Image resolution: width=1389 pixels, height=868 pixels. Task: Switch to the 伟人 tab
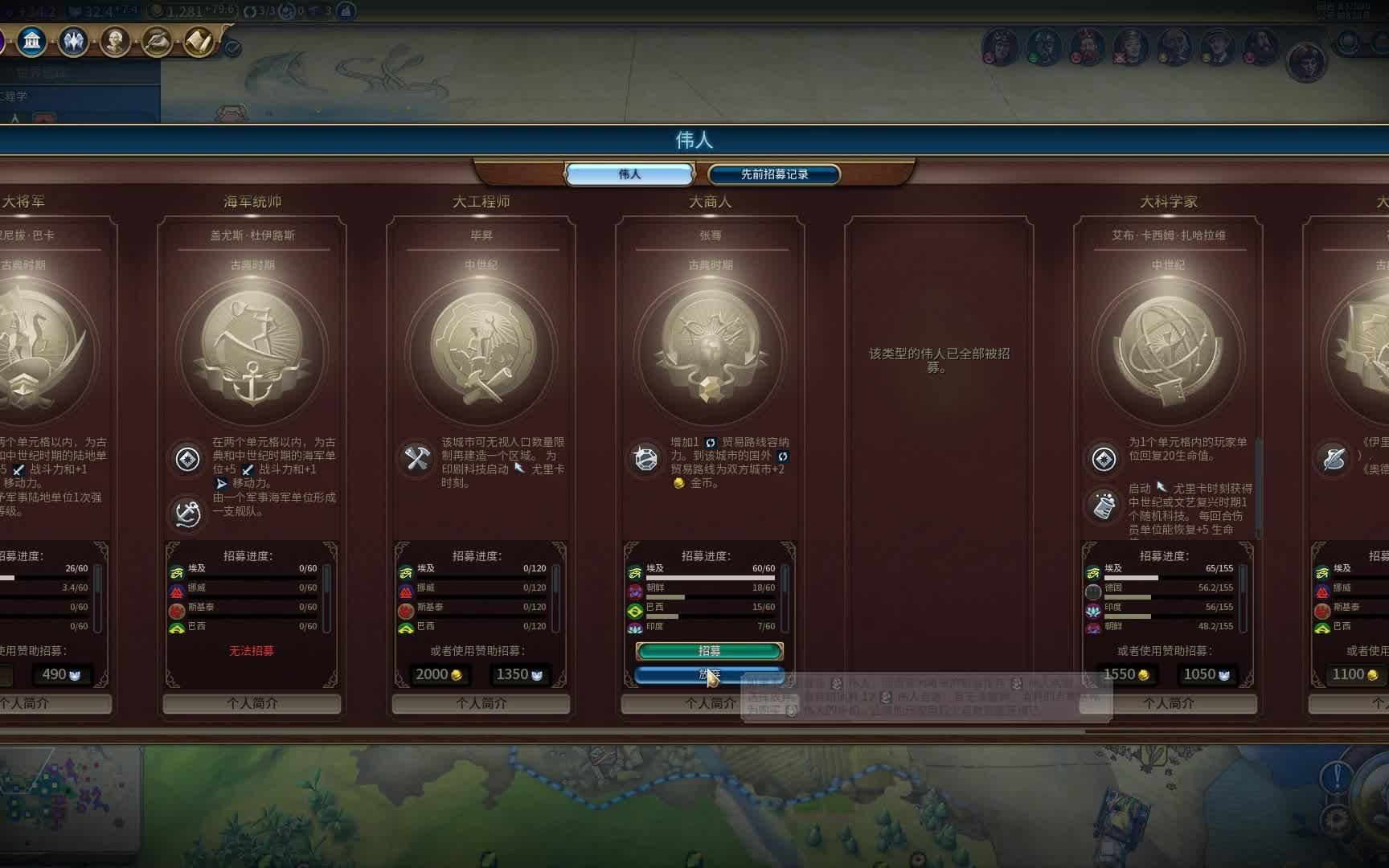point(629,174)
